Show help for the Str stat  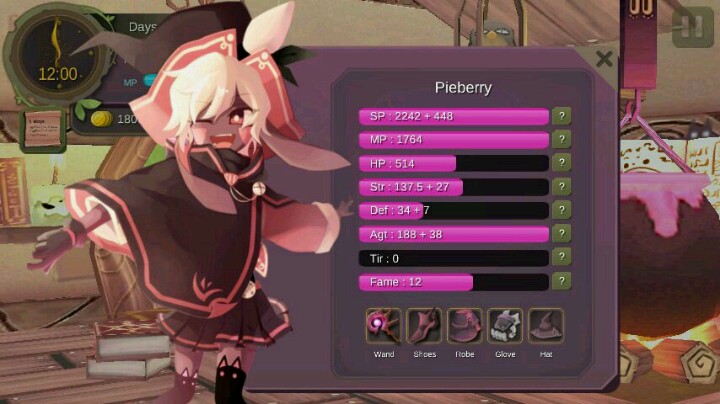(563, 187)
